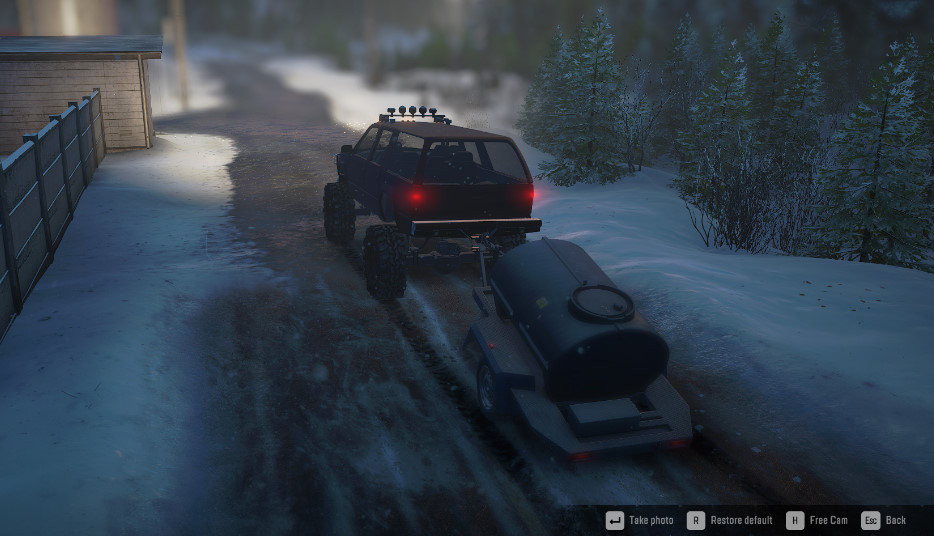The height and width of the screenshot is (536, 934).
Task: Switch to Free Cam mode
Action: [x=817, y=520]
